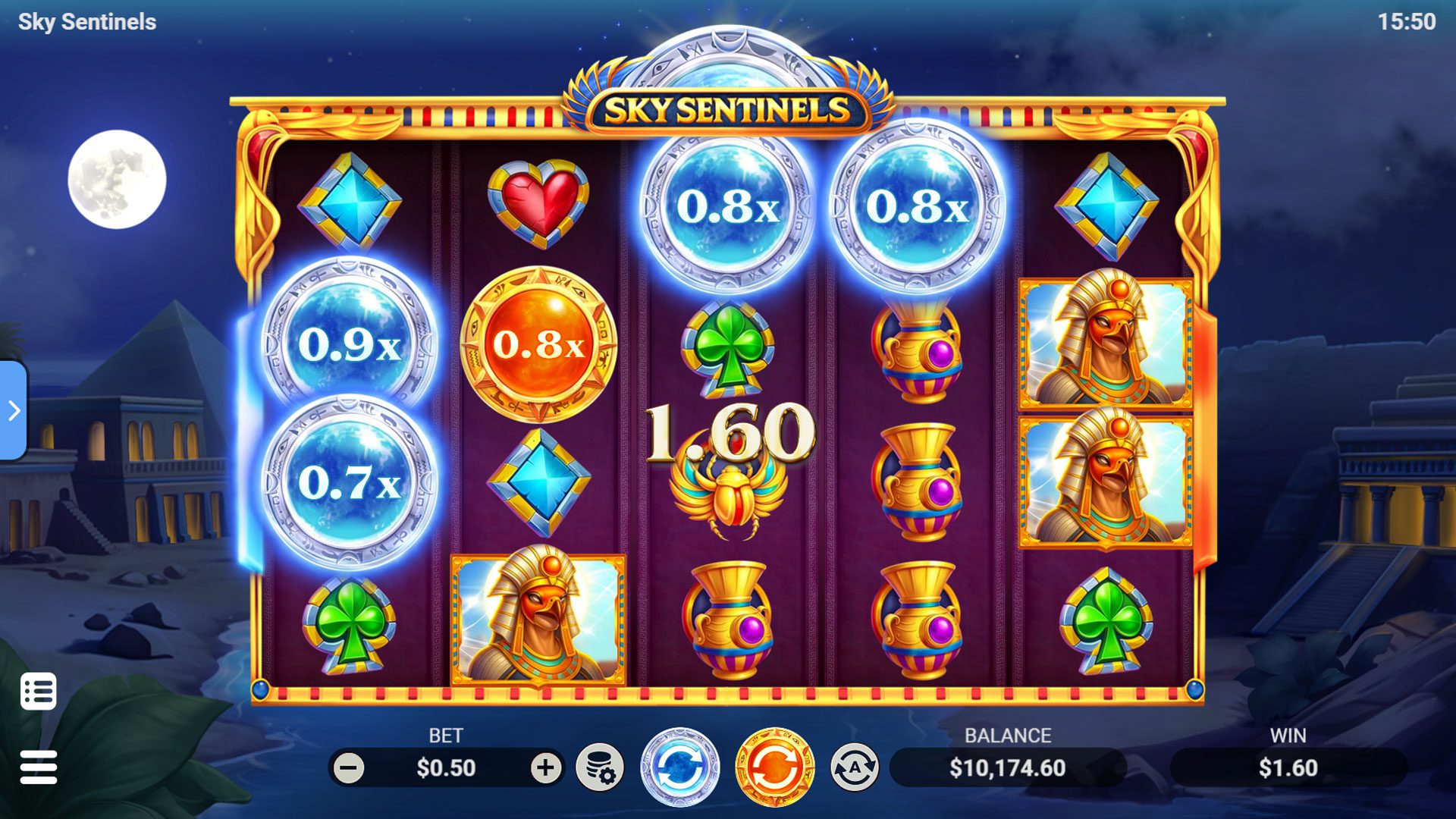Increase the bet with the plus button
The image size is (1456, 819).
[544, 768]
